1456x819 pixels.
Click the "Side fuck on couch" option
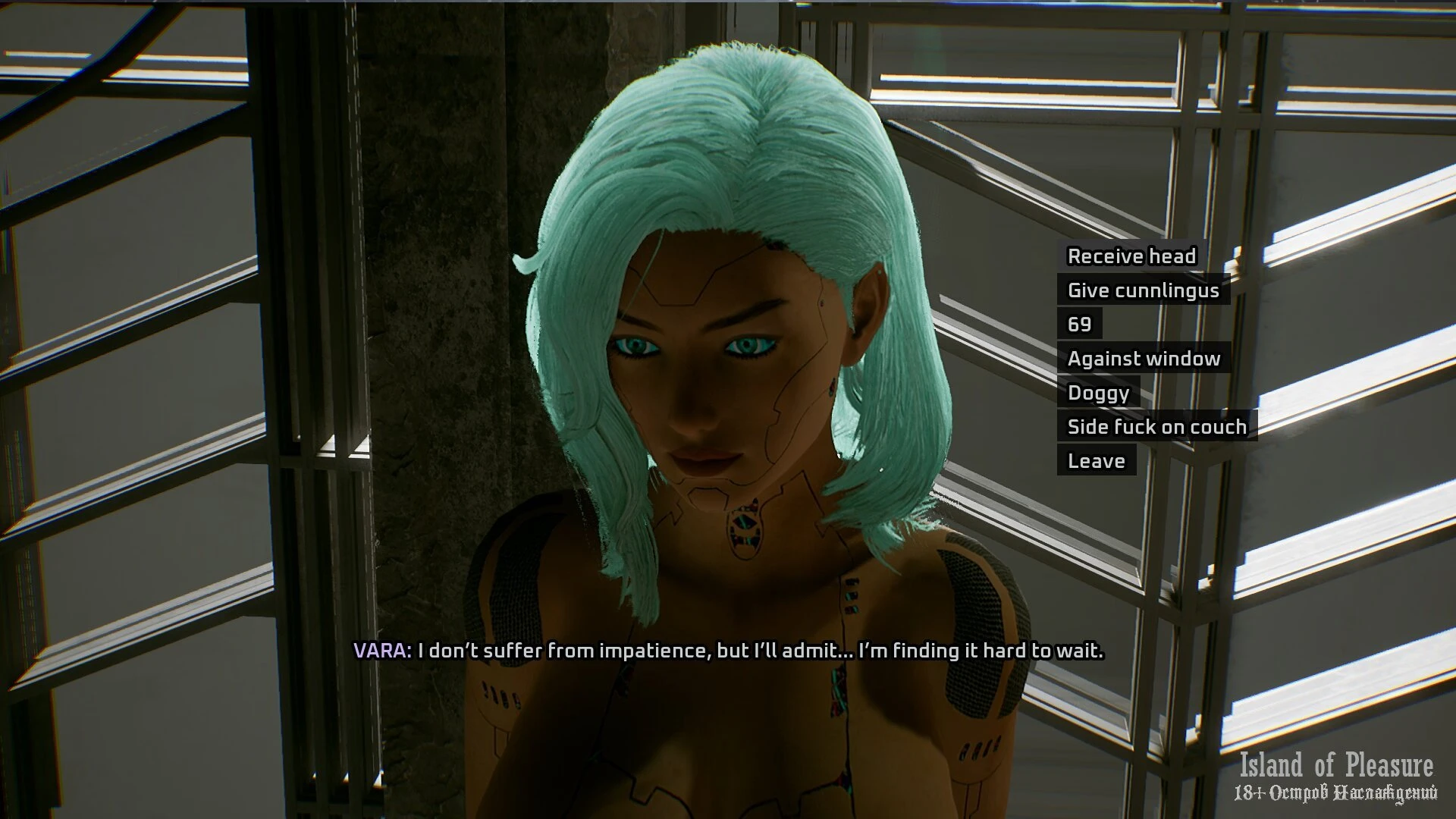pyautogui.click(x=1156, y=427)
